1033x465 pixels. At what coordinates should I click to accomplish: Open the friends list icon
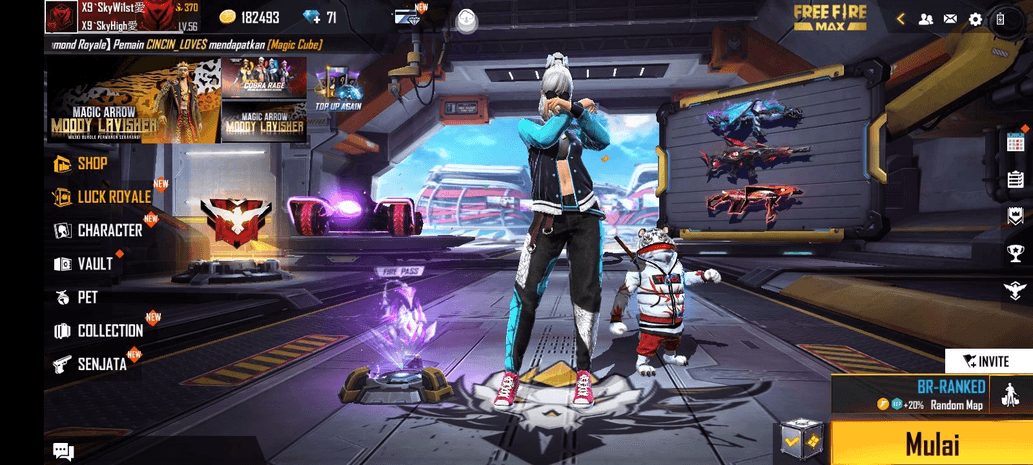pos(926,19)
